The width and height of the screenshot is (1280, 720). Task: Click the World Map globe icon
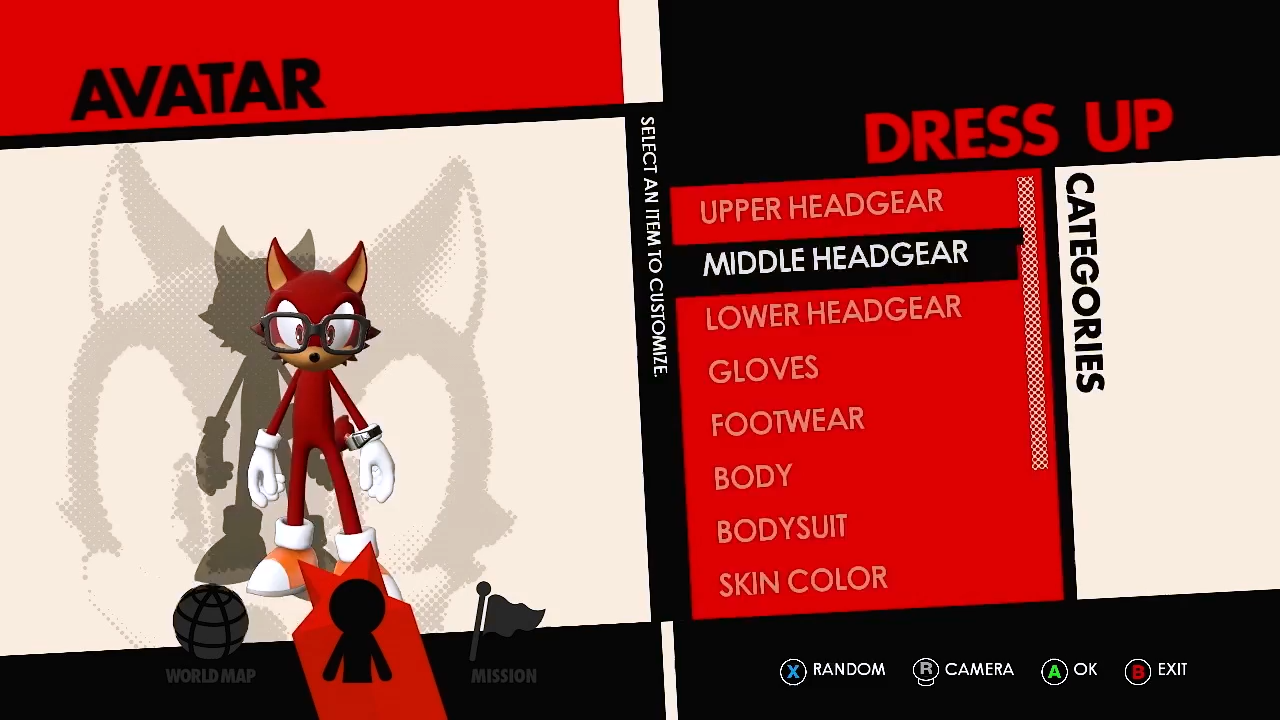[x=210, y=620]
